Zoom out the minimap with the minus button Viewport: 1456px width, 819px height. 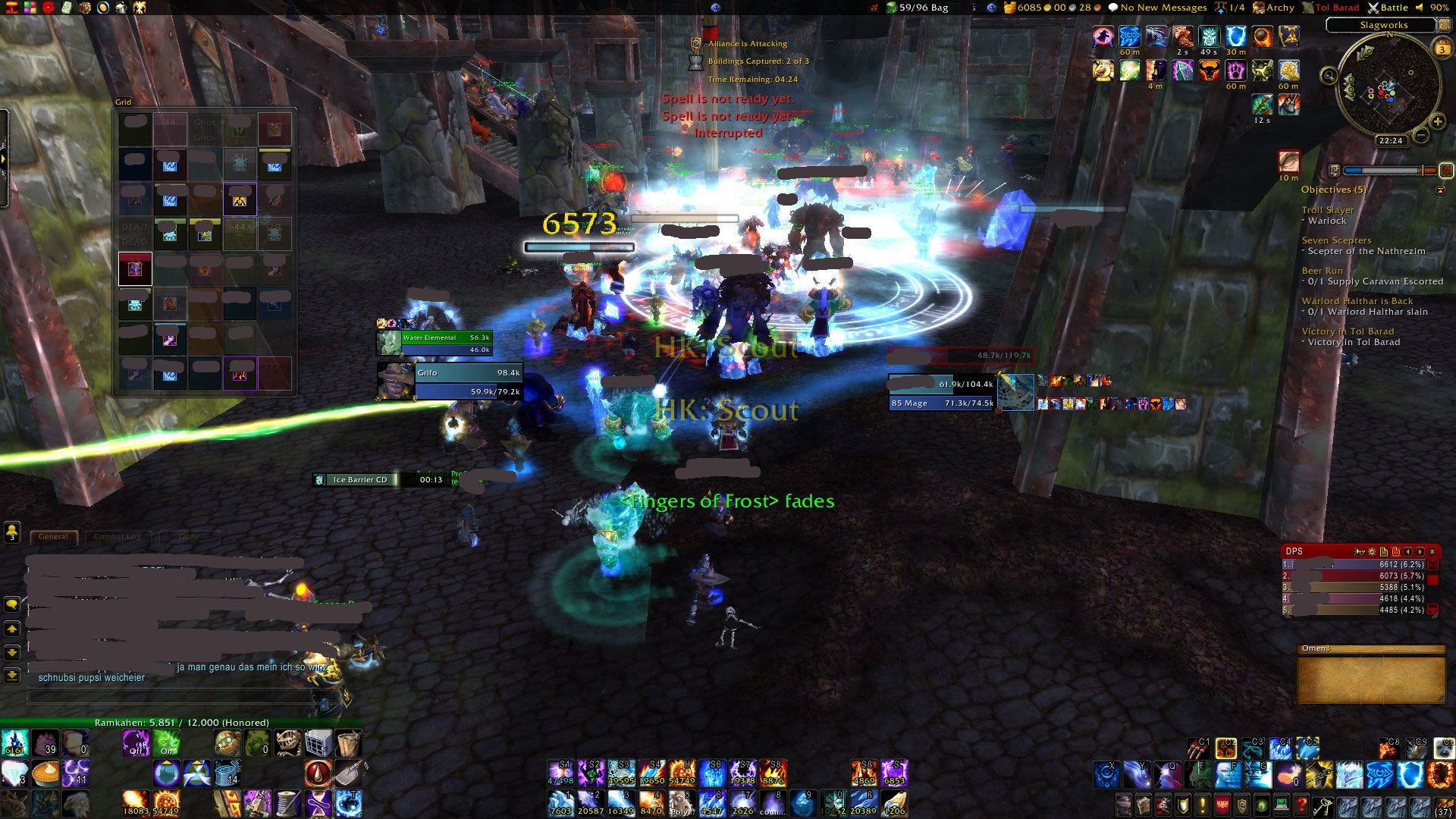click(x=1421, y=136)
